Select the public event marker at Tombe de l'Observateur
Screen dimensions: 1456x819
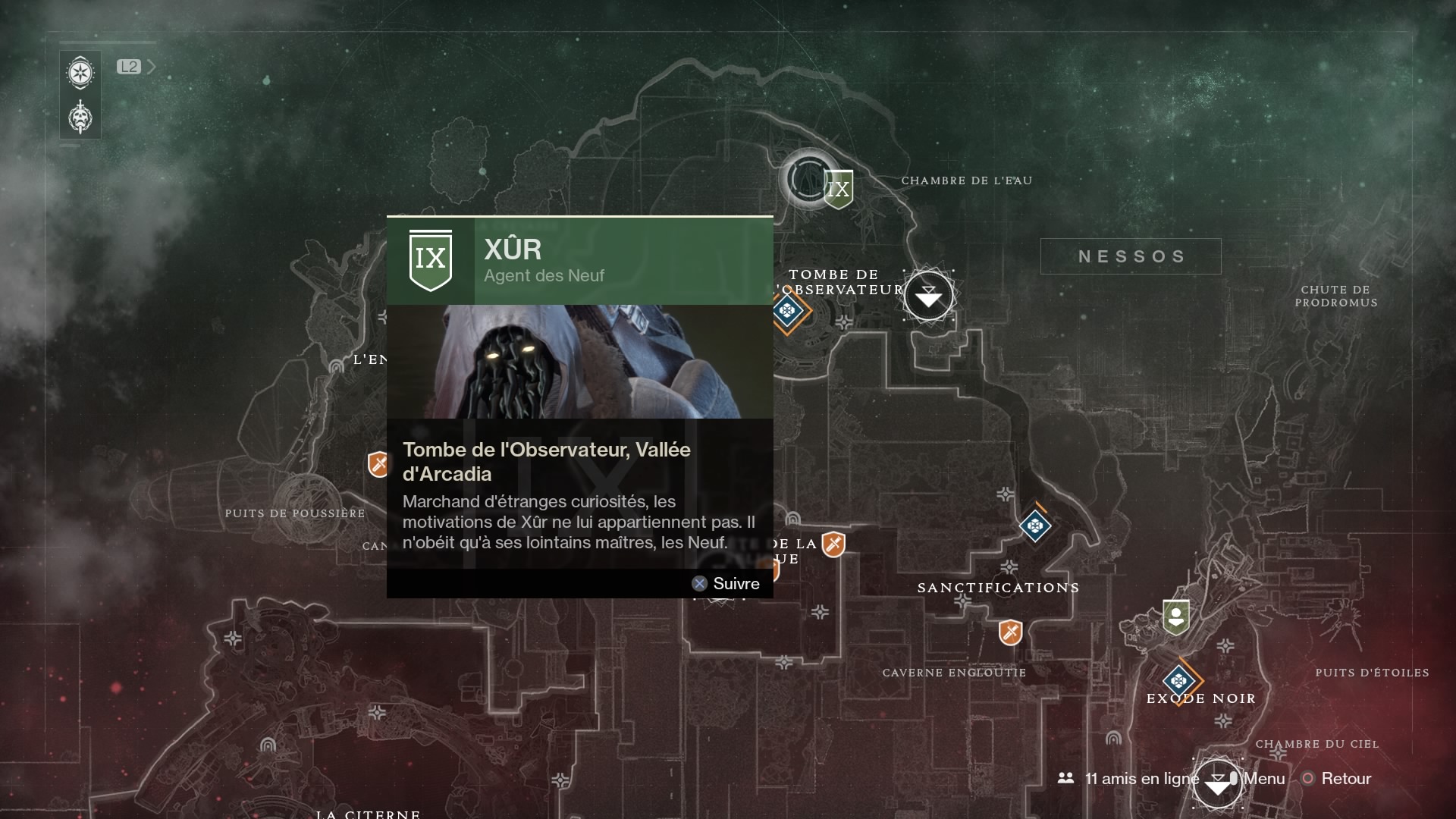pos(788,311)
